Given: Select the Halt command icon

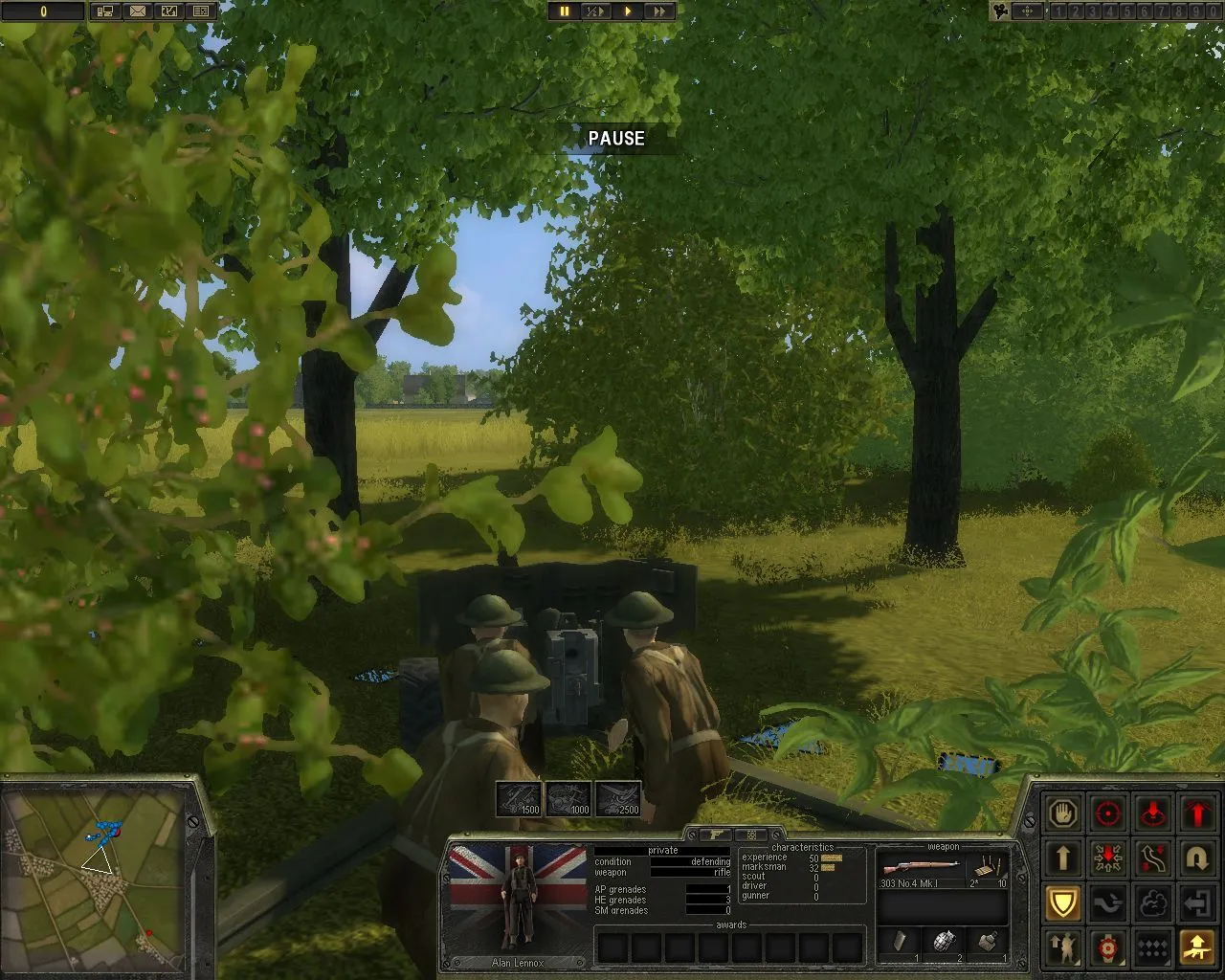Looking at the screenshot, I should pos(1063,813).
